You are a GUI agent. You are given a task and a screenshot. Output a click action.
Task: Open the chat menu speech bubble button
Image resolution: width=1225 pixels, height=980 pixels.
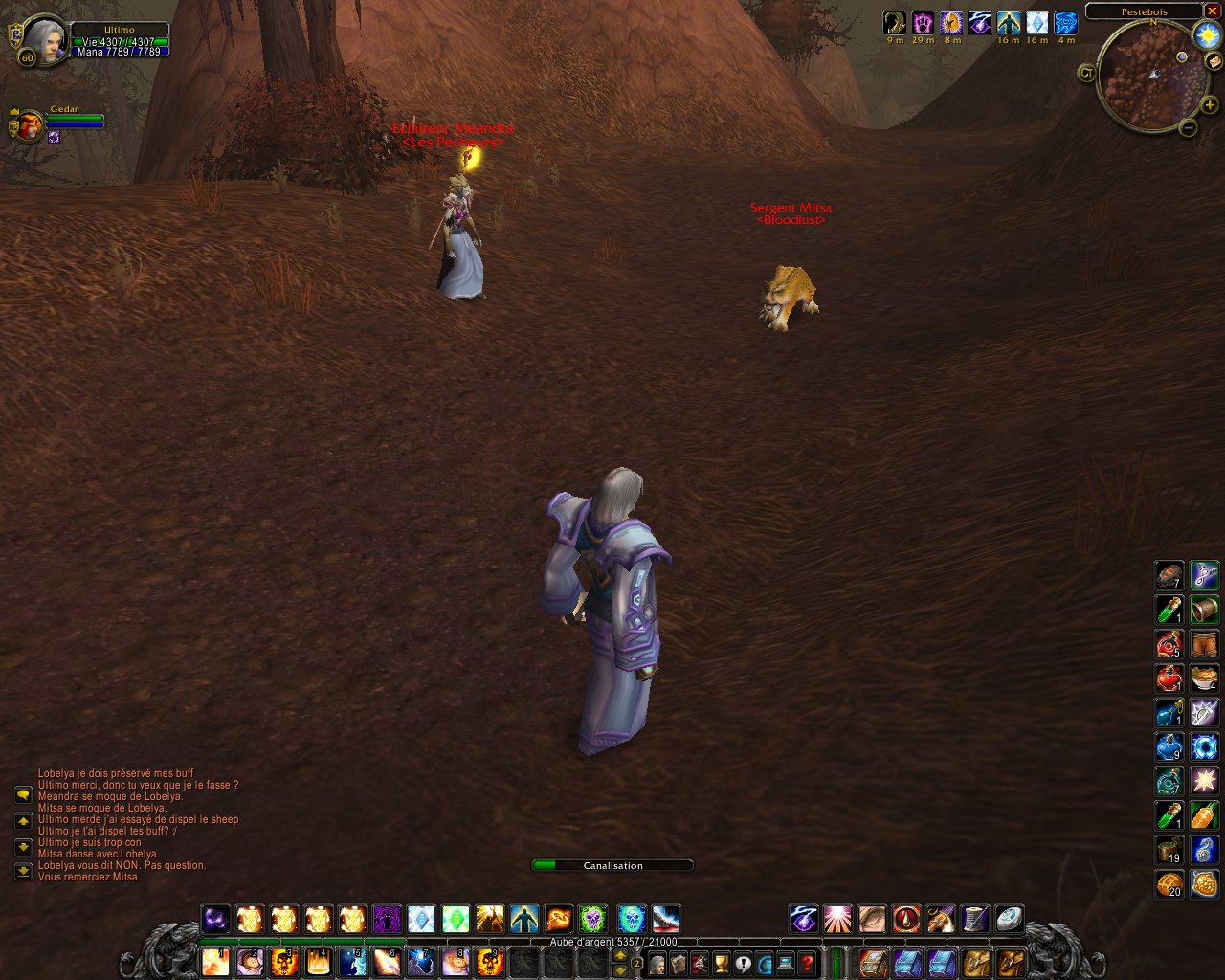tap(23, 795)
